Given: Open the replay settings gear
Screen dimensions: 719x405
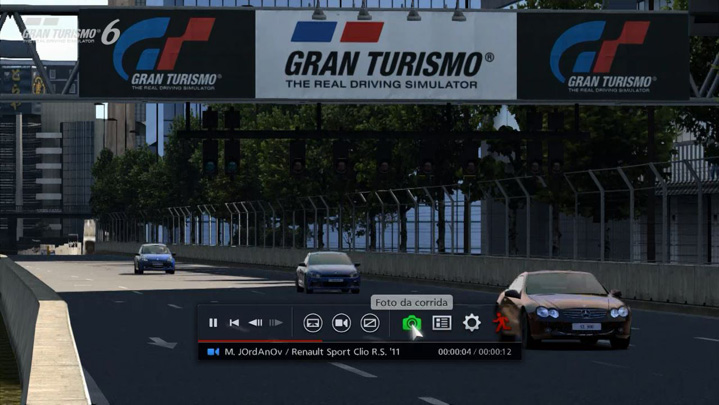Looking at the screenshot, I should coord(472,323).
